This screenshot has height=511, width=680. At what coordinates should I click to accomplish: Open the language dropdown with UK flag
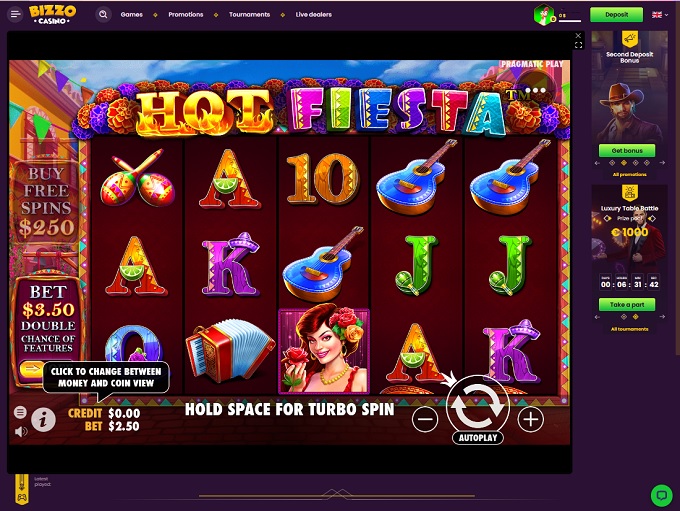pos(659,15)
